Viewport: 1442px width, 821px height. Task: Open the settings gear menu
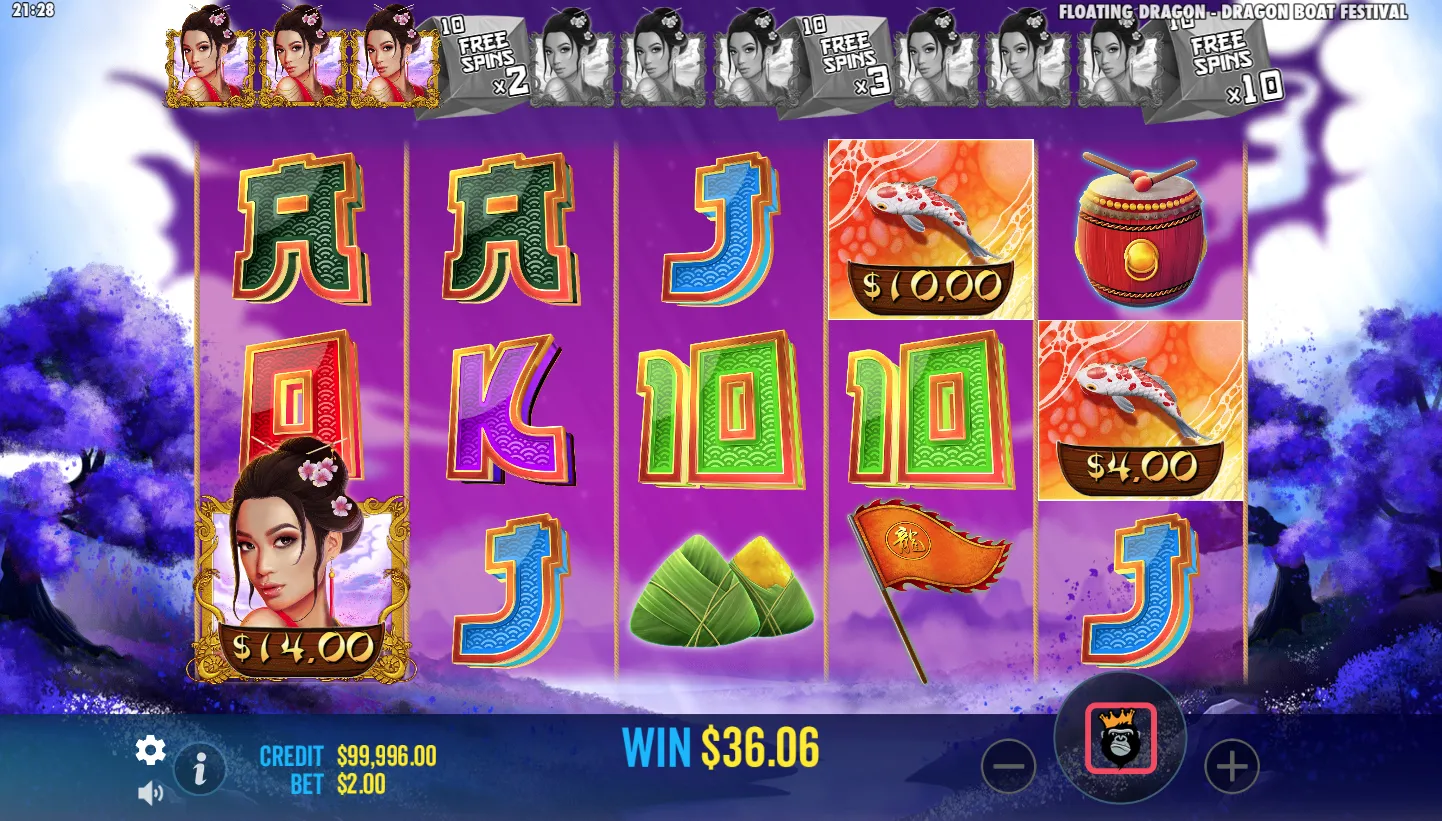point(150,750)
